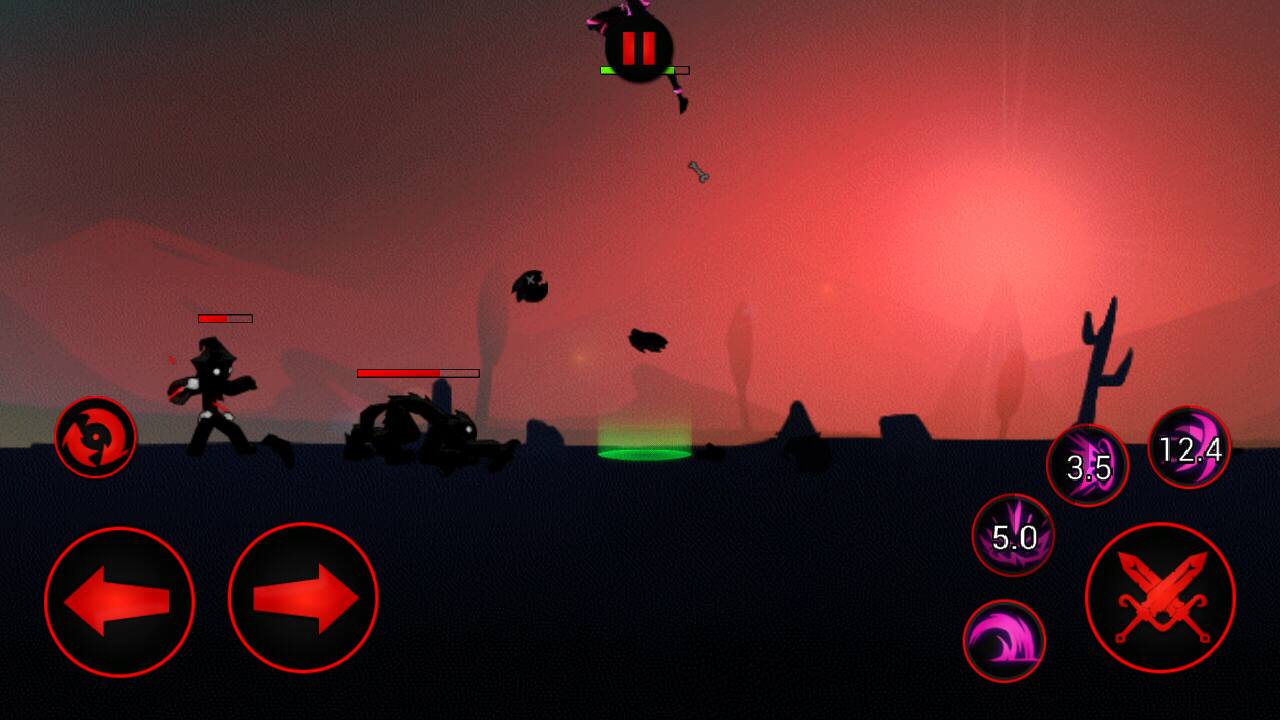The image size is (1280, 720).
Task: Activate the red swirl special ability
Action: click(x=95, y=437)
